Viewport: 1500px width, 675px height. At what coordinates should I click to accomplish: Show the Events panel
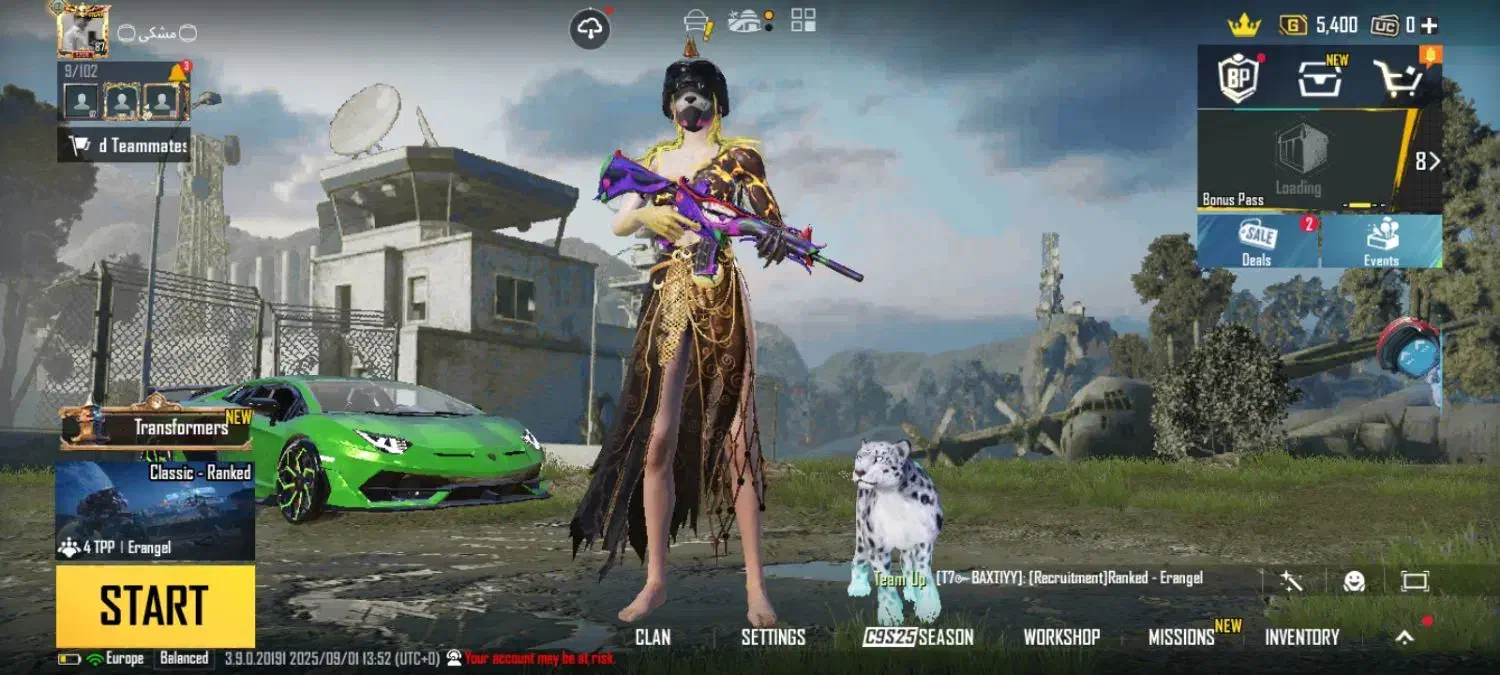click(x=1381, y=242)
